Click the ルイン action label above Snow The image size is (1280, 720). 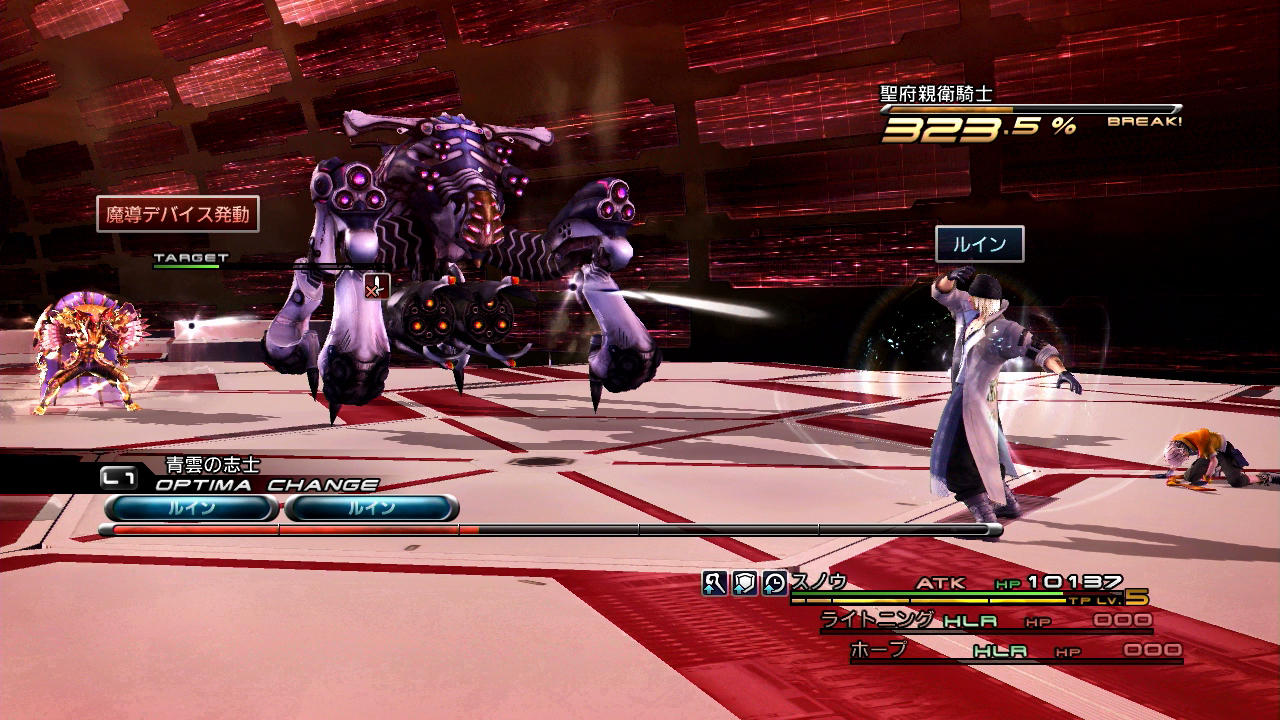(979, 244)
